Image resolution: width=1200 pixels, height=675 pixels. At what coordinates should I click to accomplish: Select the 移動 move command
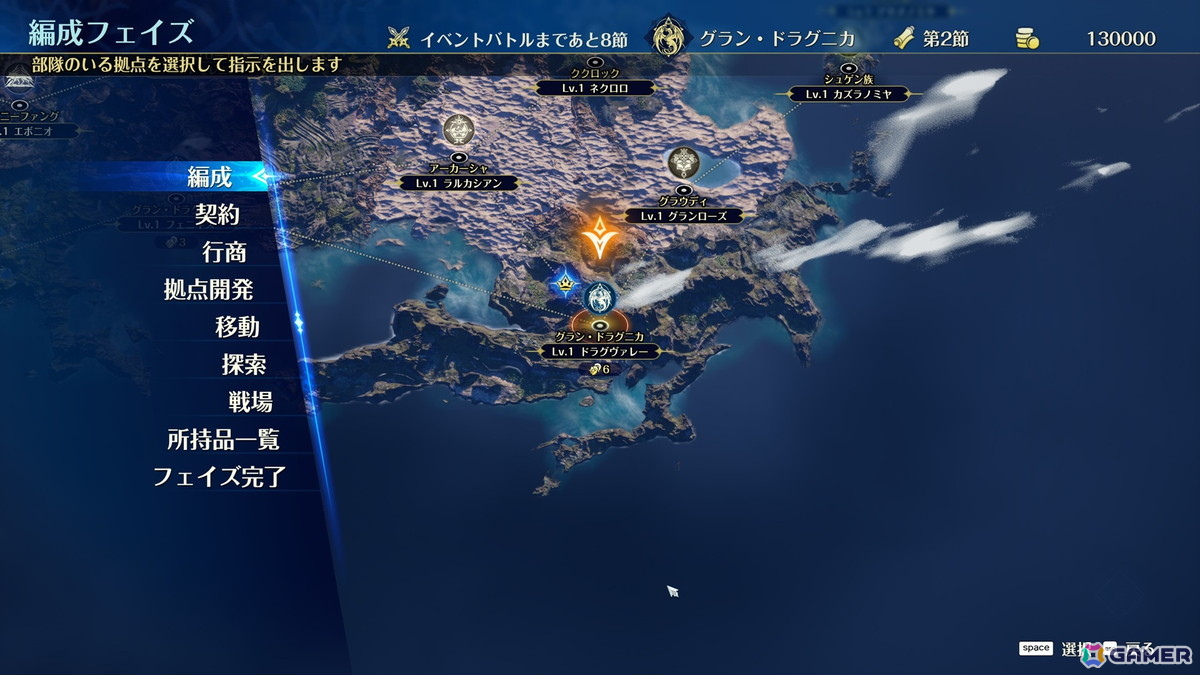point(236,327)
